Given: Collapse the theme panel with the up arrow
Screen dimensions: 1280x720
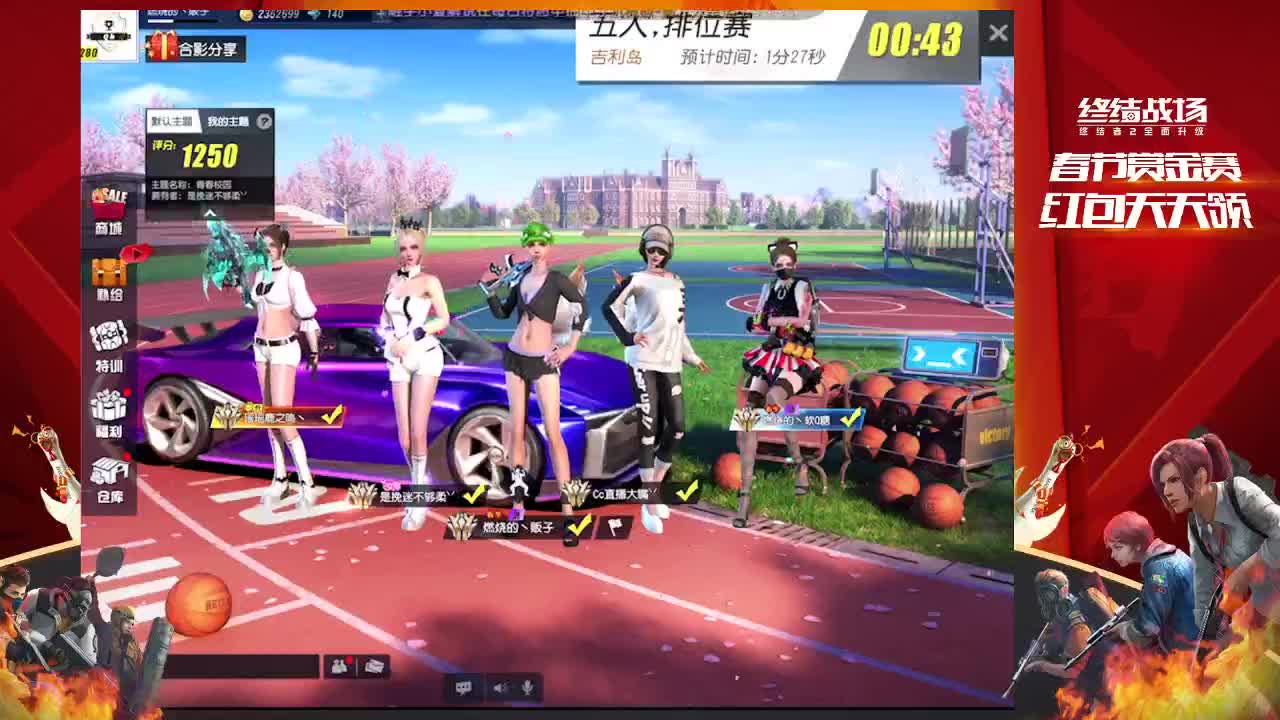Looking at the screenshot, I should [x=211, y=213].
